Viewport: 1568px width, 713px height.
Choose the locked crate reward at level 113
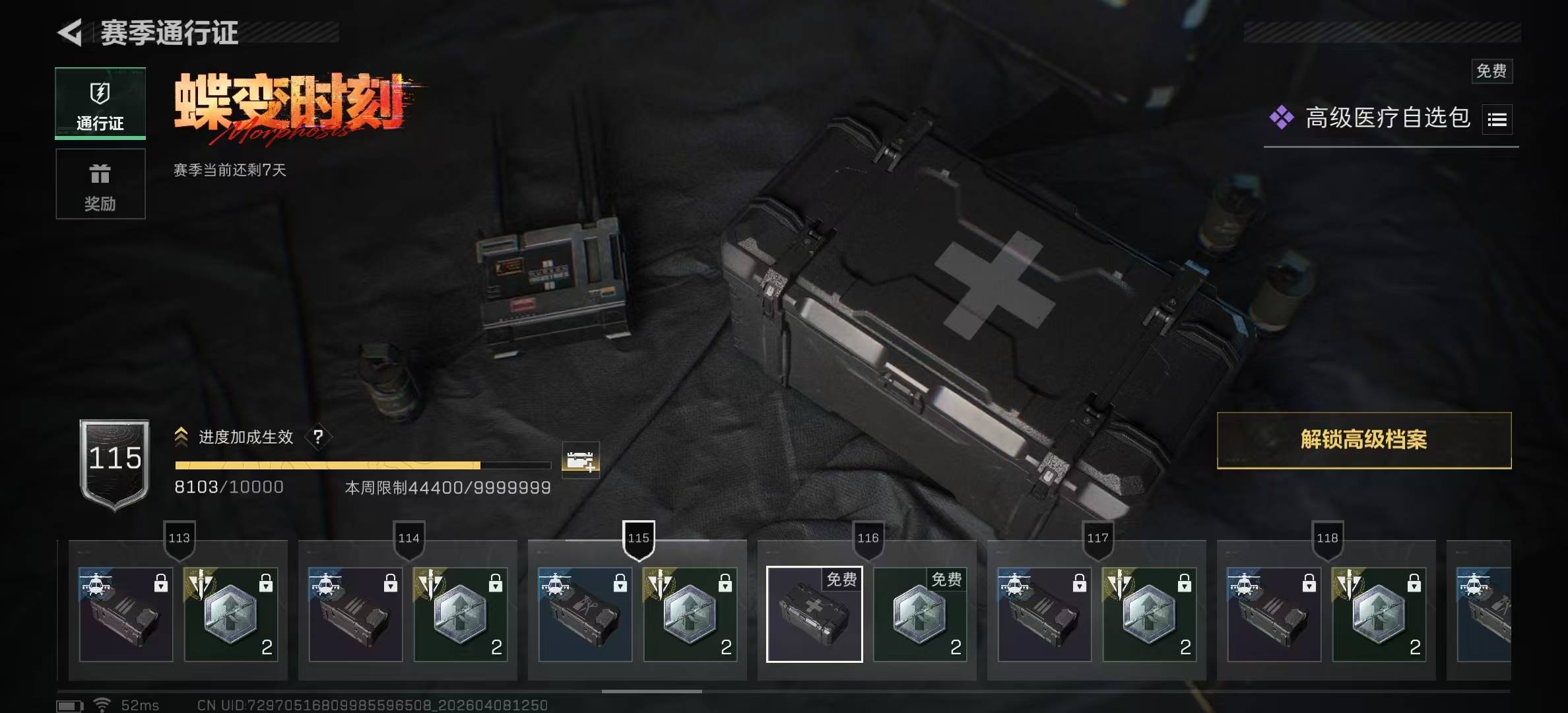126,614
